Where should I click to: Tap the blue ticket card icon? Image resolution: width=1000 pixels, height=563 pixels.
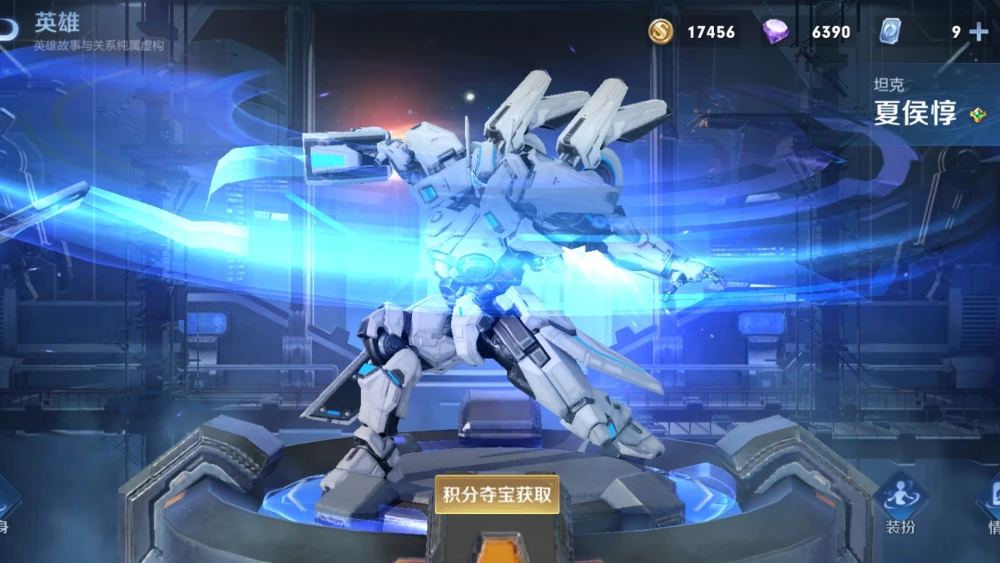[889, 32]
